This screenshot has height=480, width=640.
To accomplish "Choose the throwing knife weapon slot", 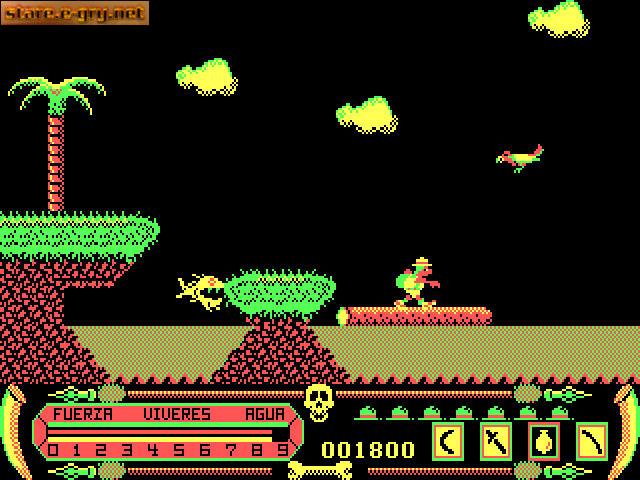I will 496,439.
